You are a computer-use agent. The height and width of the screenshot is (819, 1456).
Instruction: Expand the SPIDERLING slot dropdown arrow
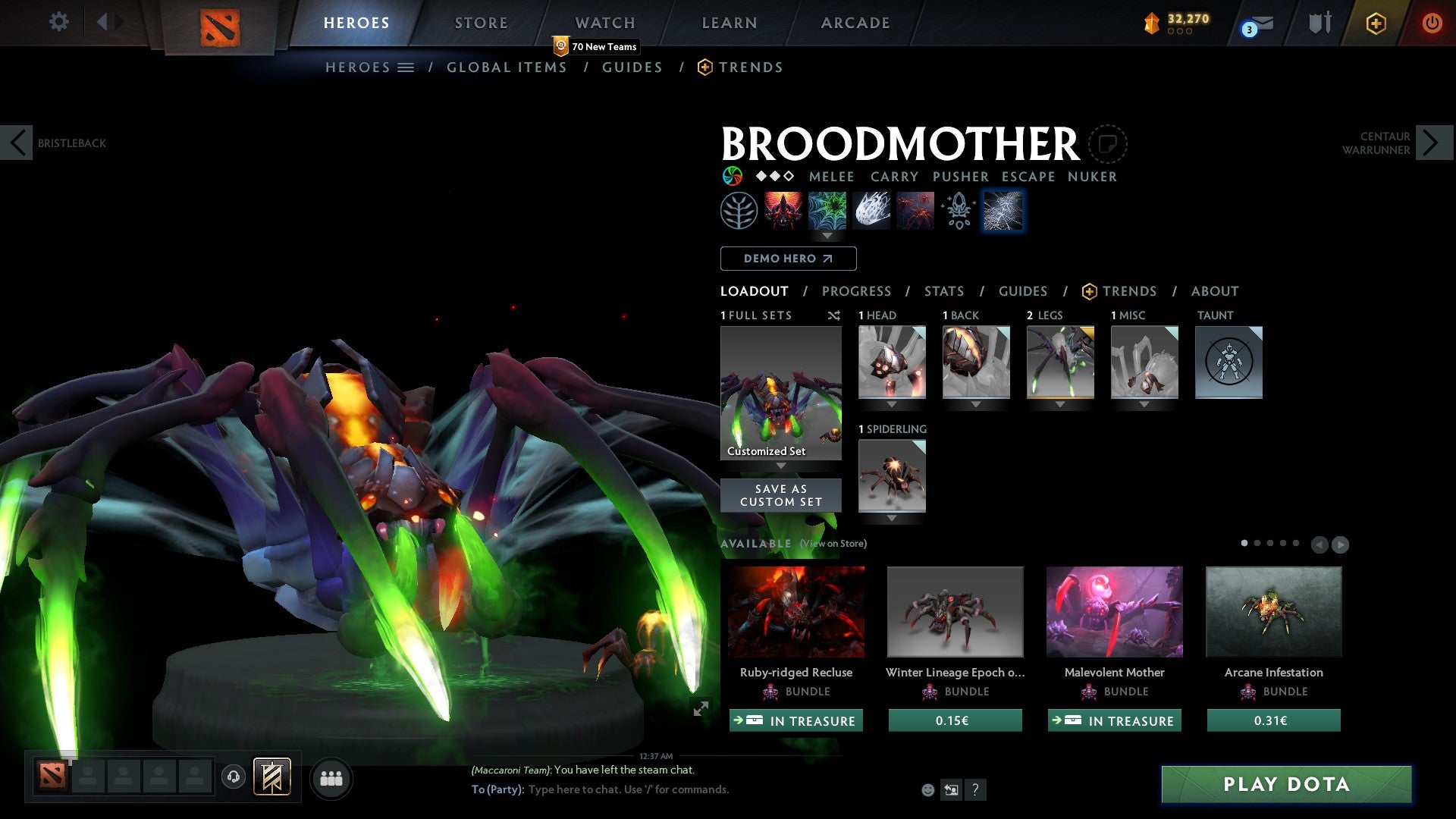click(x=892, y=519)
